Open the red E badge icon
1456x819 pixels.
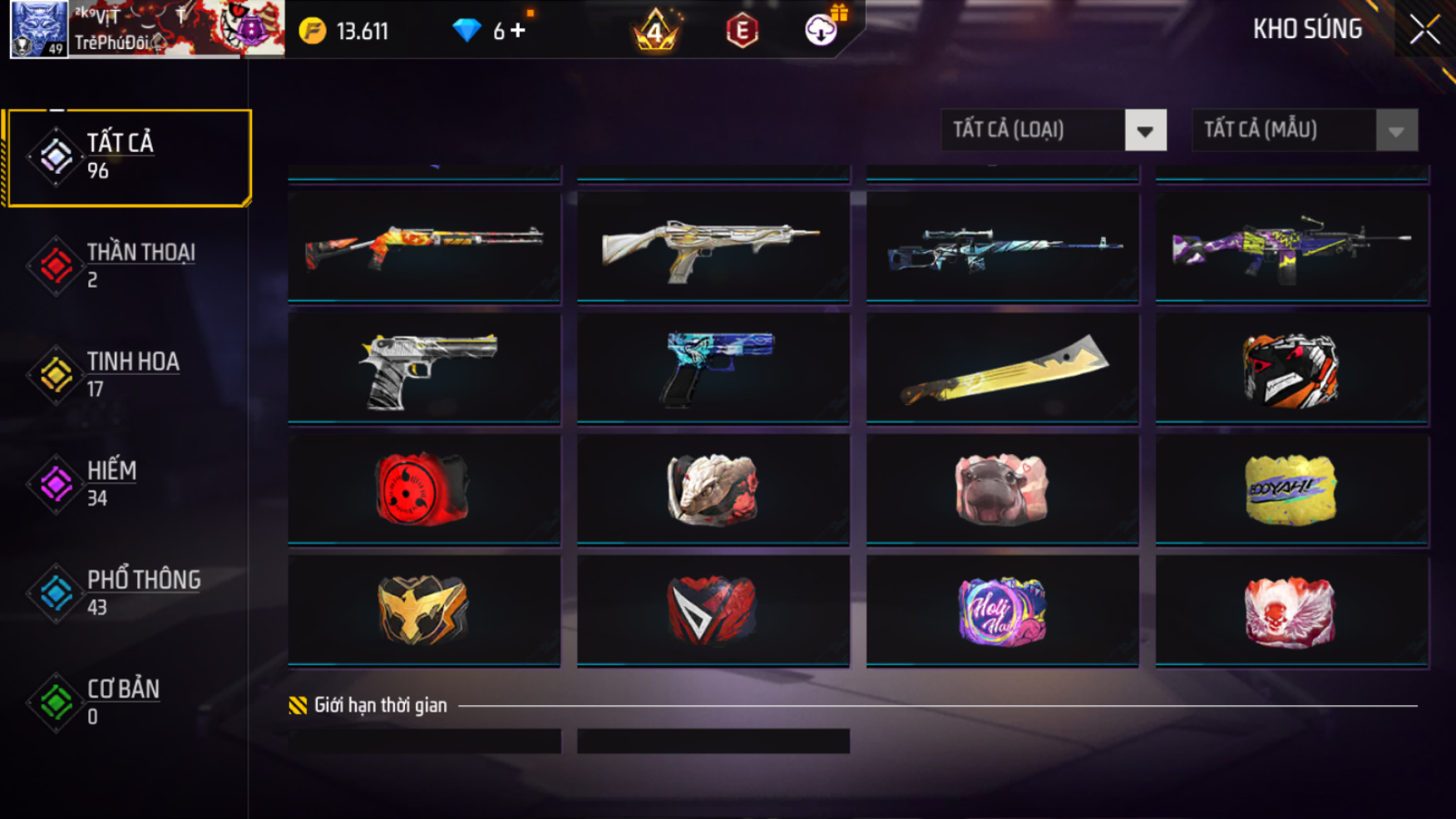point(742,32)
